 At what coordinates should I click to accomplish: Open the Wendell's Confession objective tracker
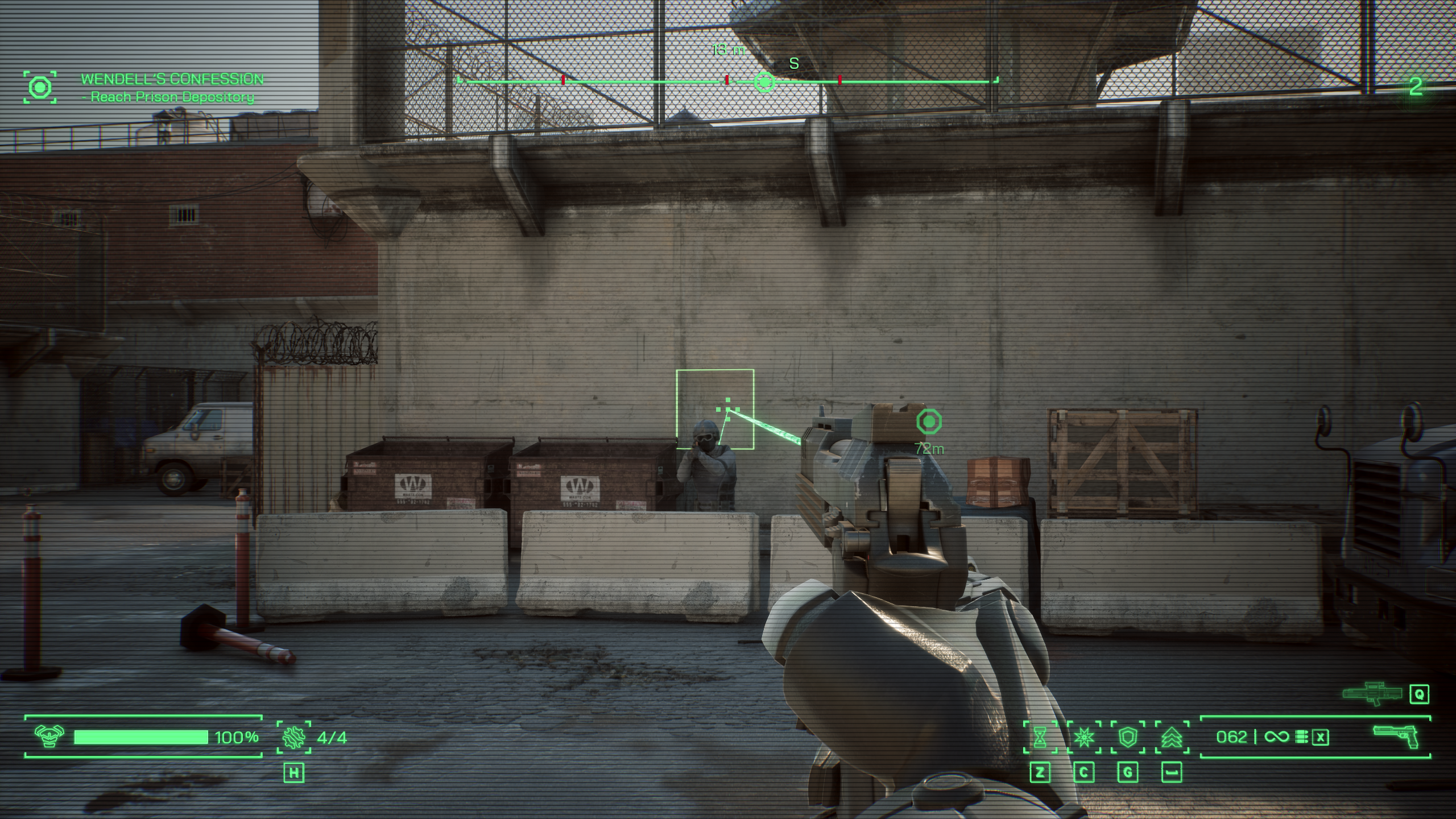coord(172,79)
